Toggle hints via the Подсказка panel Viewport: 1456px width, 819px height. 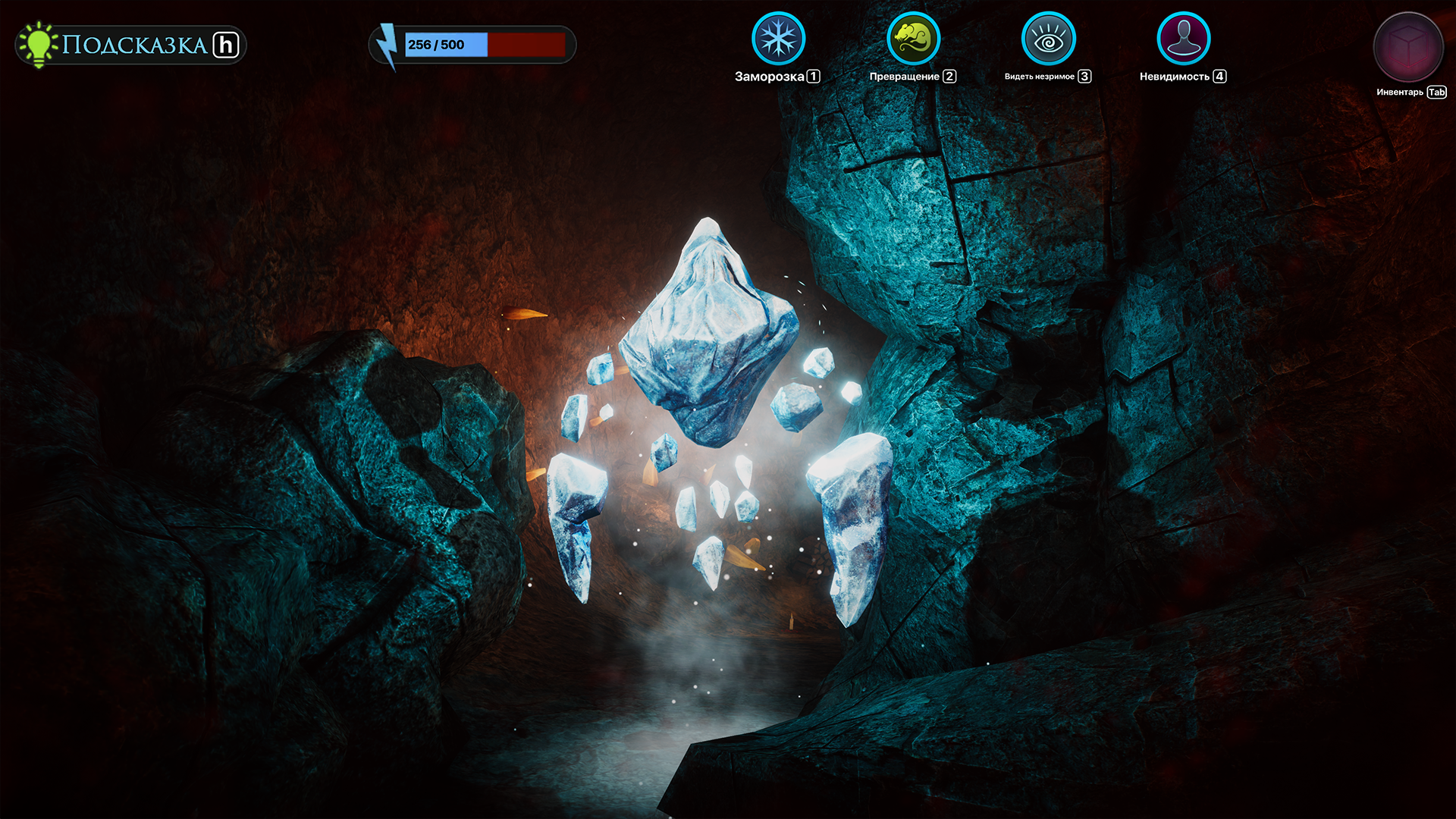coord(127,43)
